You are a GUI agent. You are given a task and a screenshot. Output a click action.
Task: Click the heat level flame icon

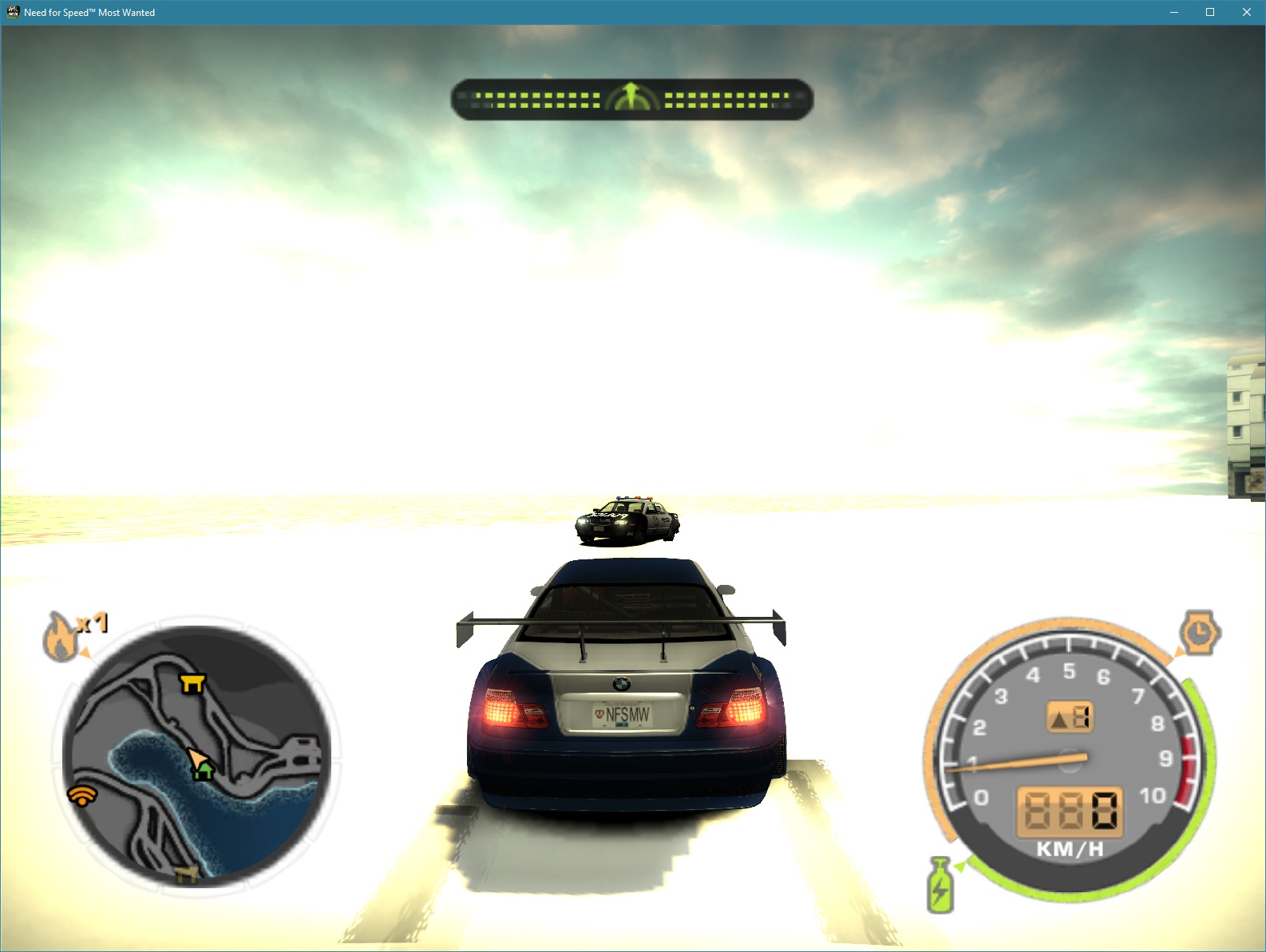[x=62, y=634]
